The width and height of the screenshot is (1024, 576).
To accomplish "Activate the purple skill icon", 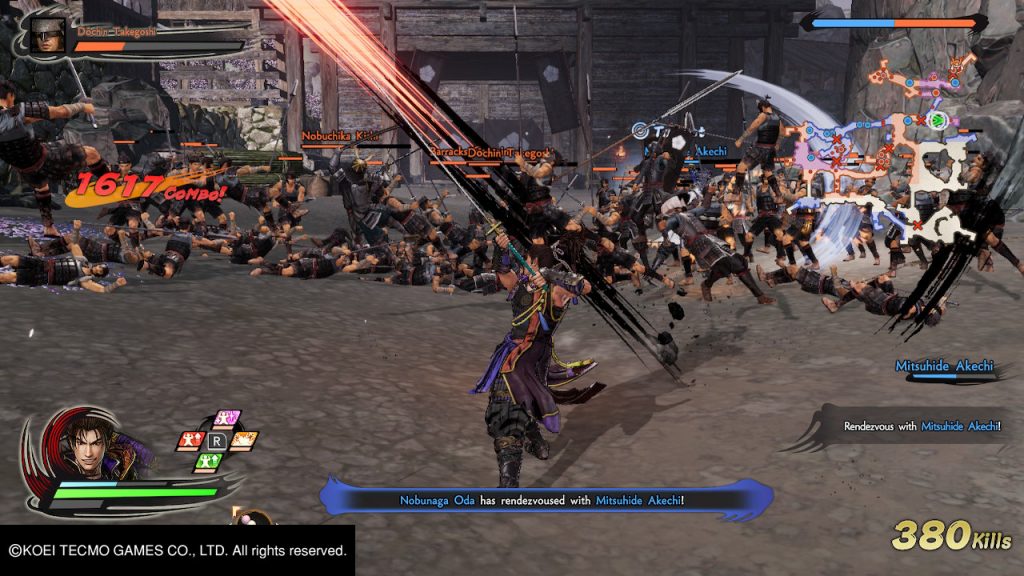I will click(x=227, y=418).
